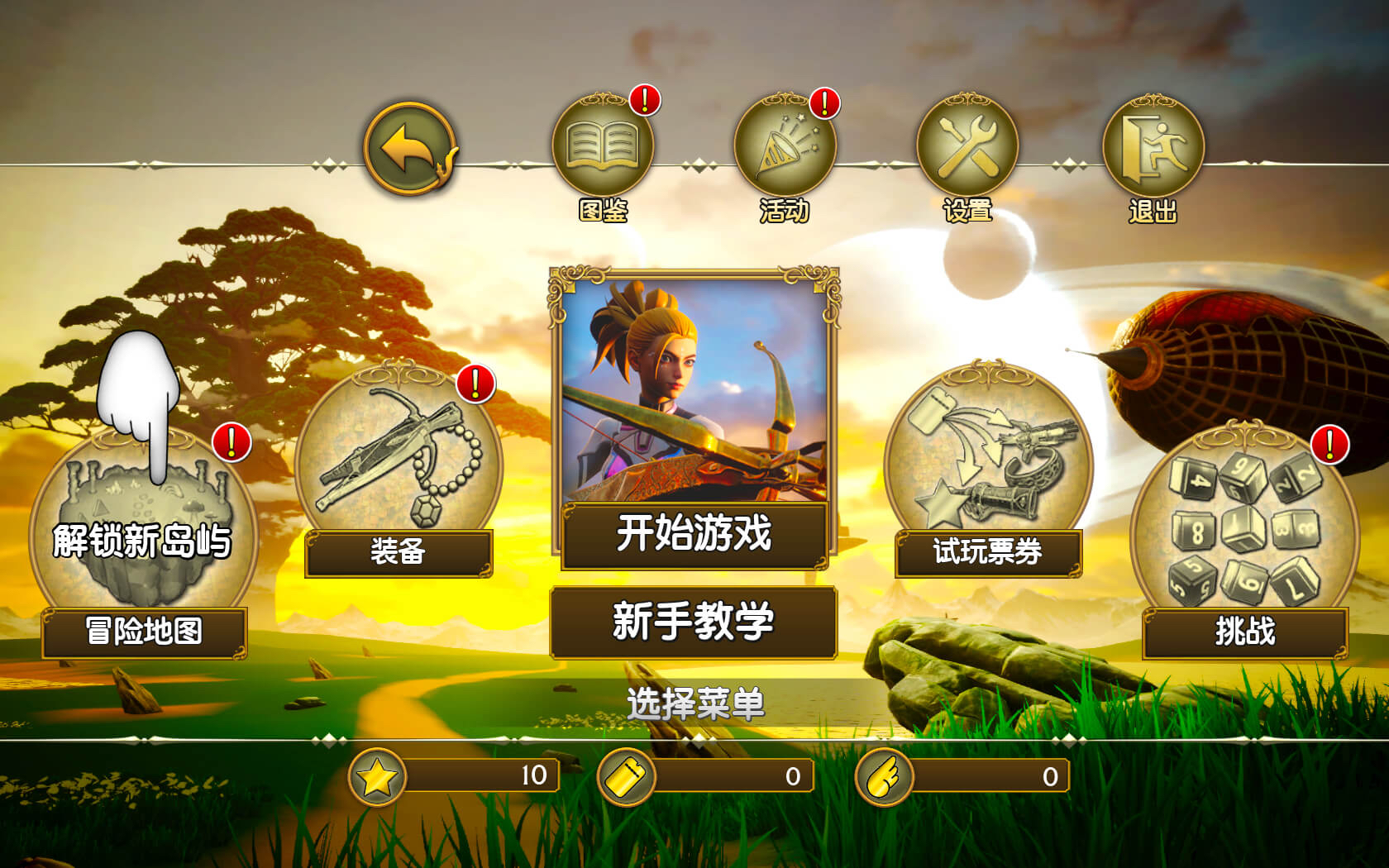Click the 退出 exit door icon
Screen dimensions: 1389x868
click(x=1154, y=146)
